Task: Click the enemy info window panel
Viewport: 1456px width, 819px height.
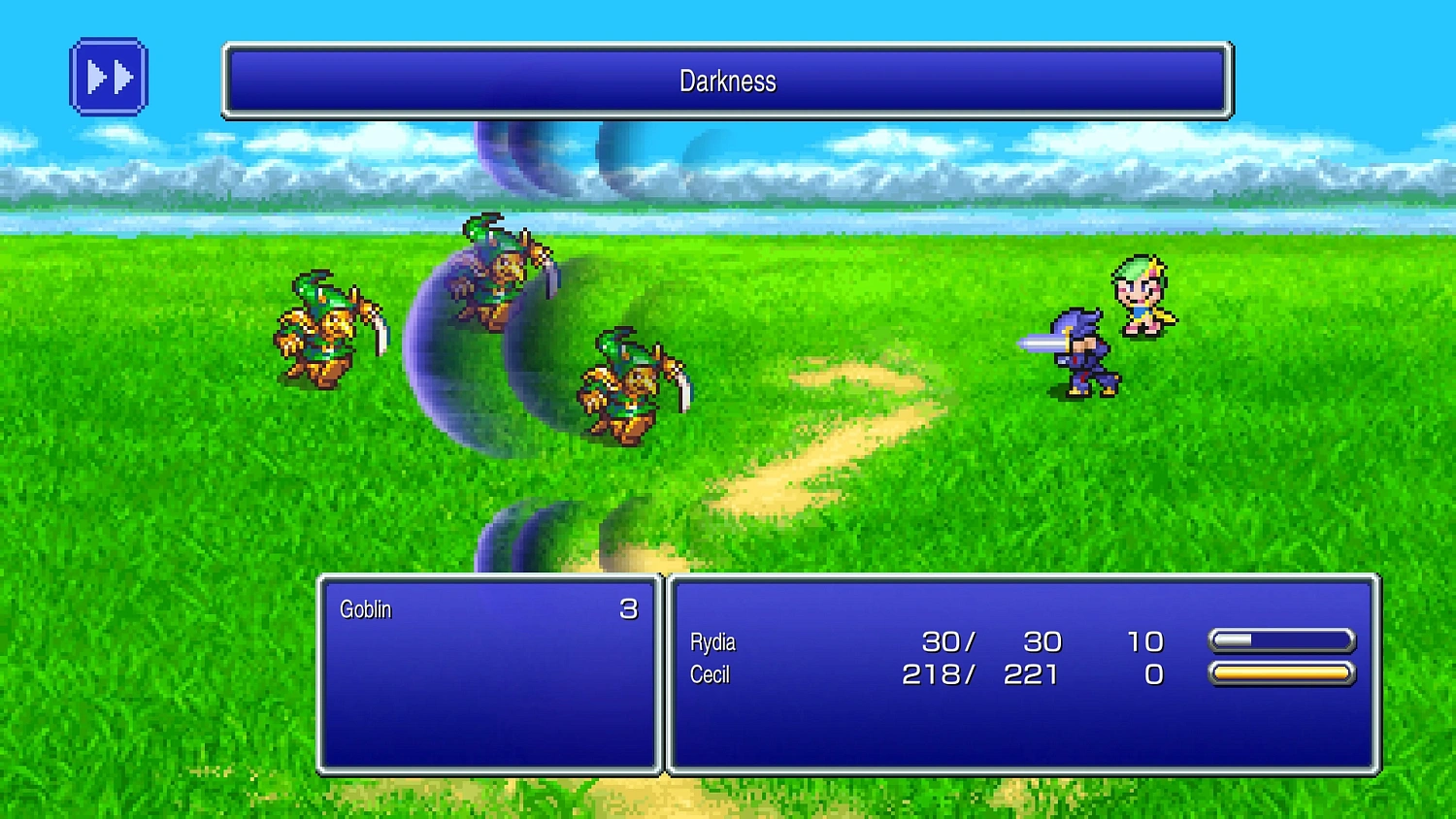Action: coord(485,708)
